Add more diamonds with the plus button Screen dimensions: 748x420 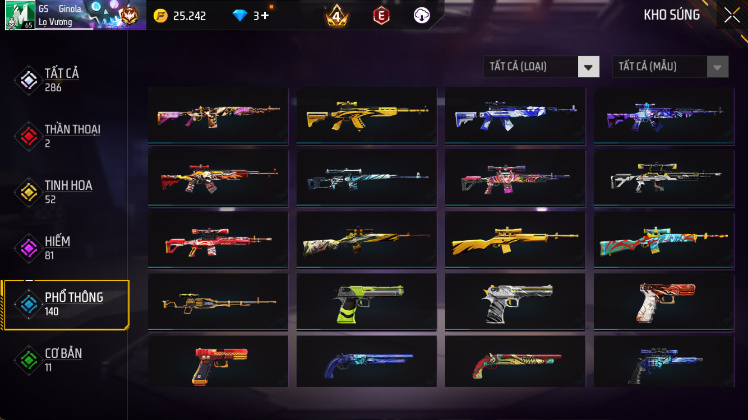click(x=264, y=16)
